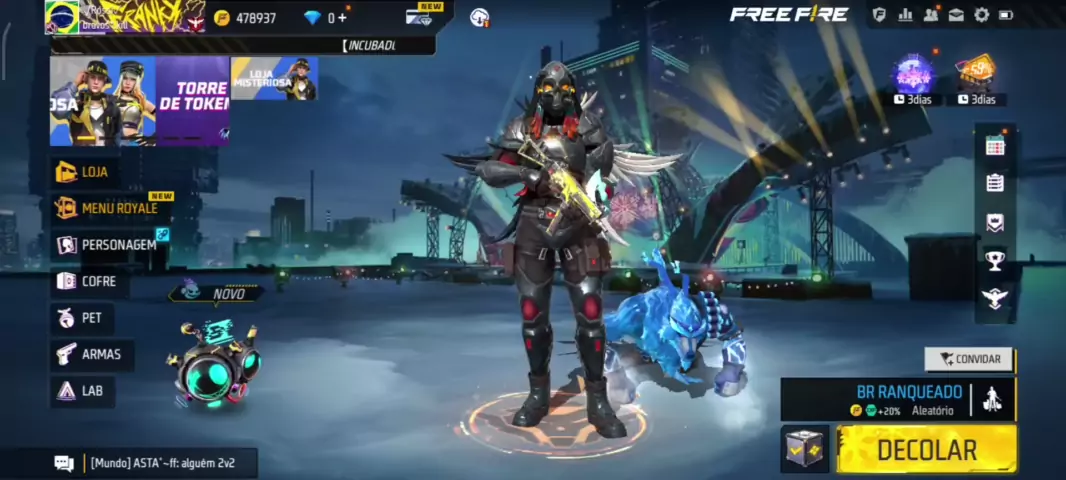Viewport: 1066px width, 480px height.
Task: Open the ARMAS weapons menu
Action: [x=91, y=354]
